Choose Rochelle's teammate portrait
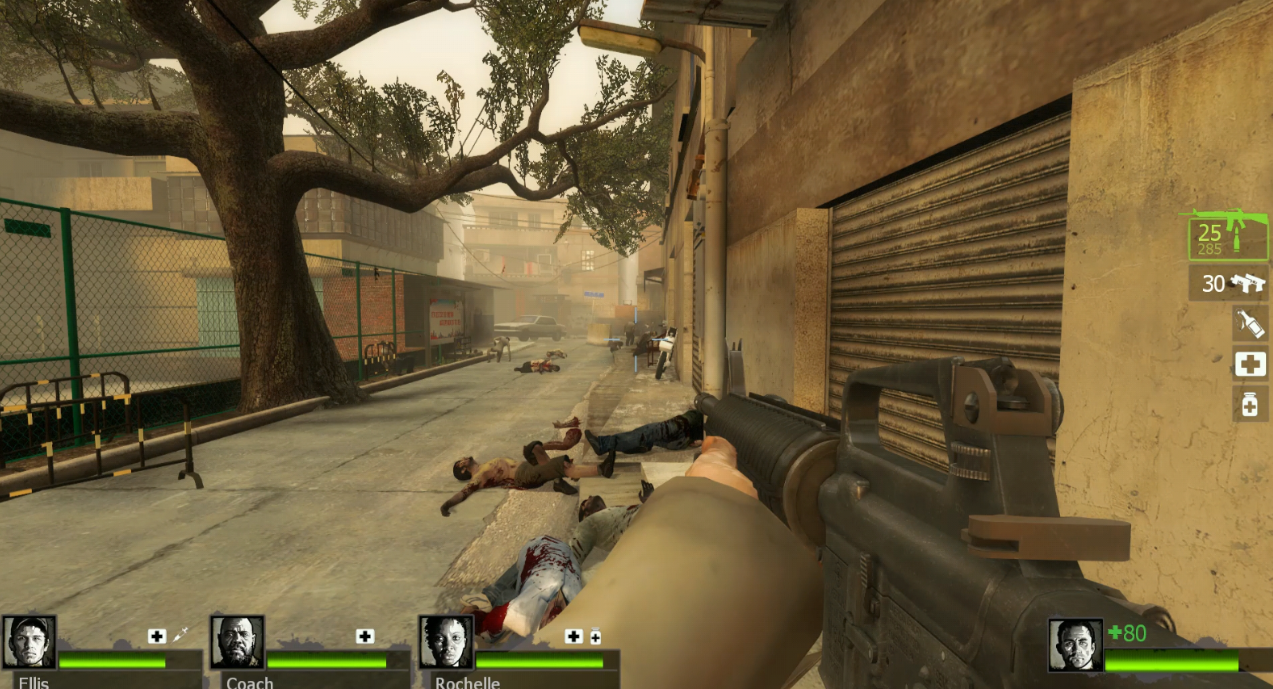 click(445, 643)
